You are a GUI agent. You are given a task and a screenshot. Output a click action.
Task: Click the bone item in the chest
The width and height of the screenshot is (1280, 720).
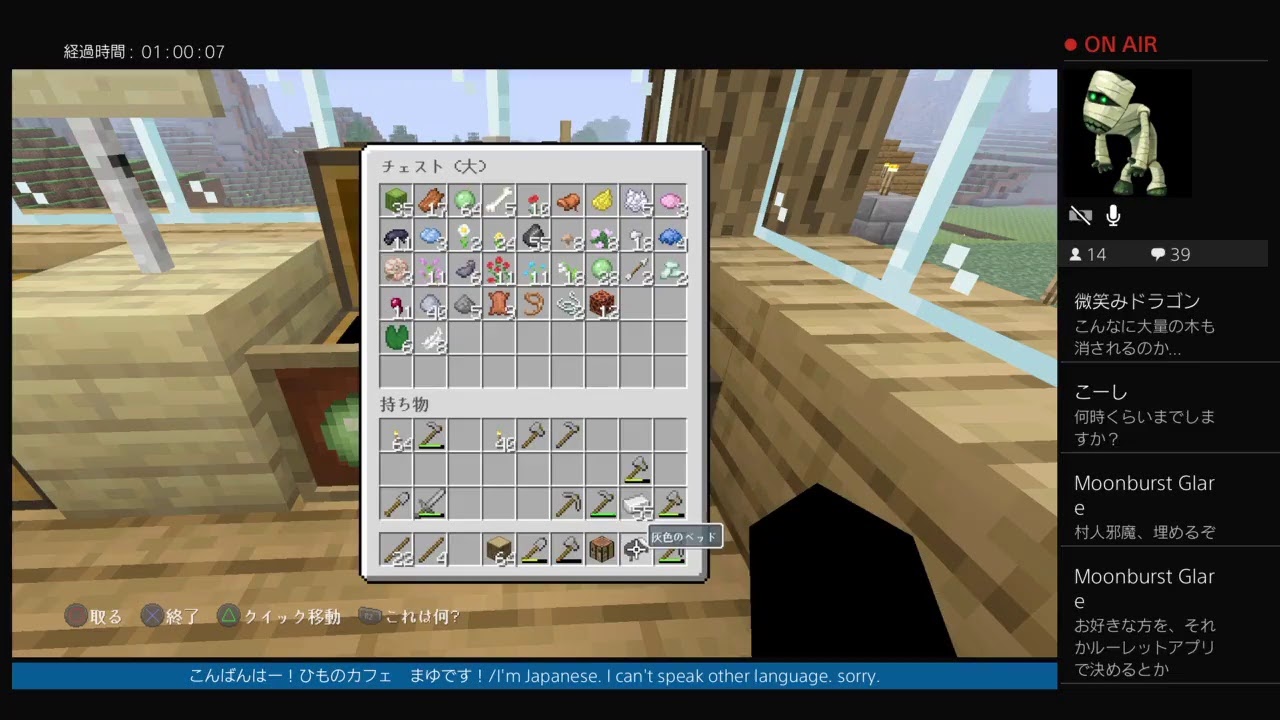(x=500, y=200)
